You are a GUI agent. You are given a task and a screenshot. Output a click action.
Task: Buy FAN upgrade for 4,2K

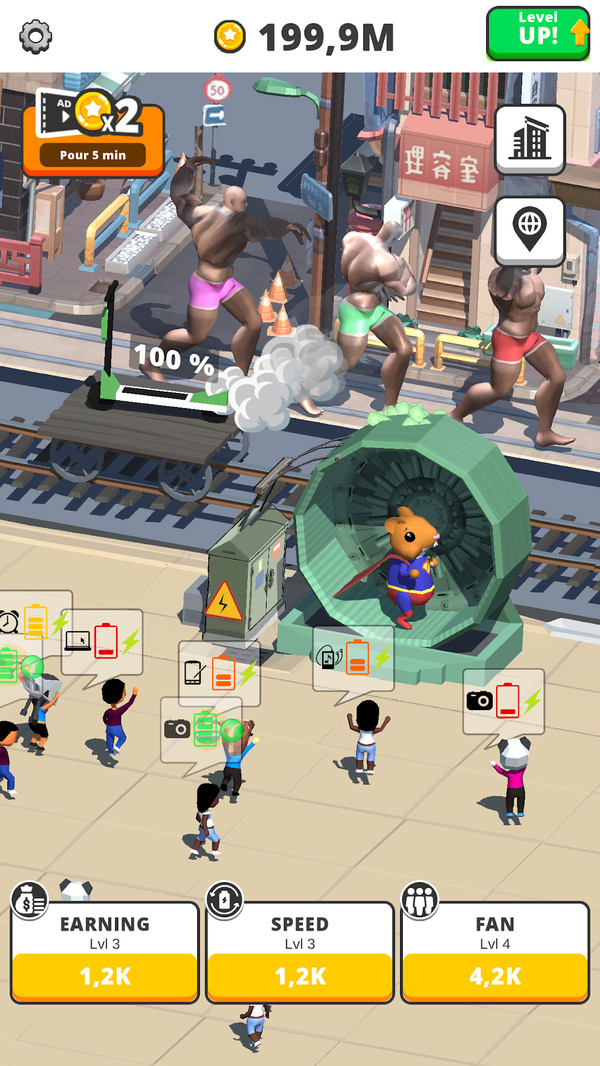click(495, 976)
